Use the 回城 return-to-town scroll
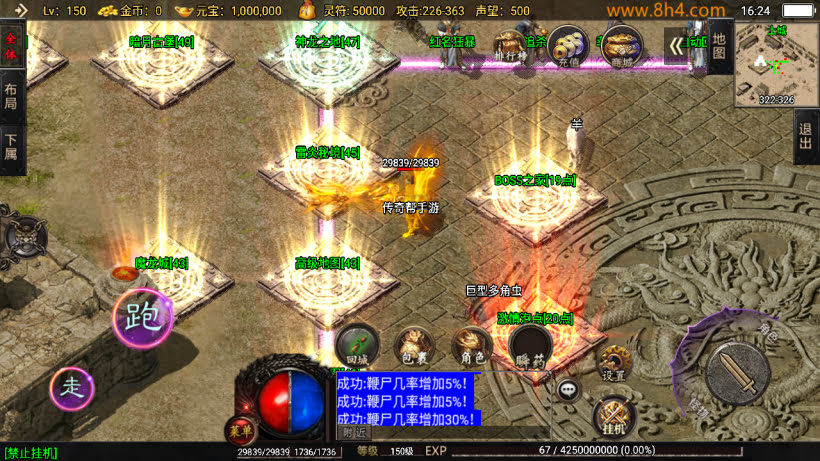The width and height of the screenshot is (820, 461). pos(357,345)
